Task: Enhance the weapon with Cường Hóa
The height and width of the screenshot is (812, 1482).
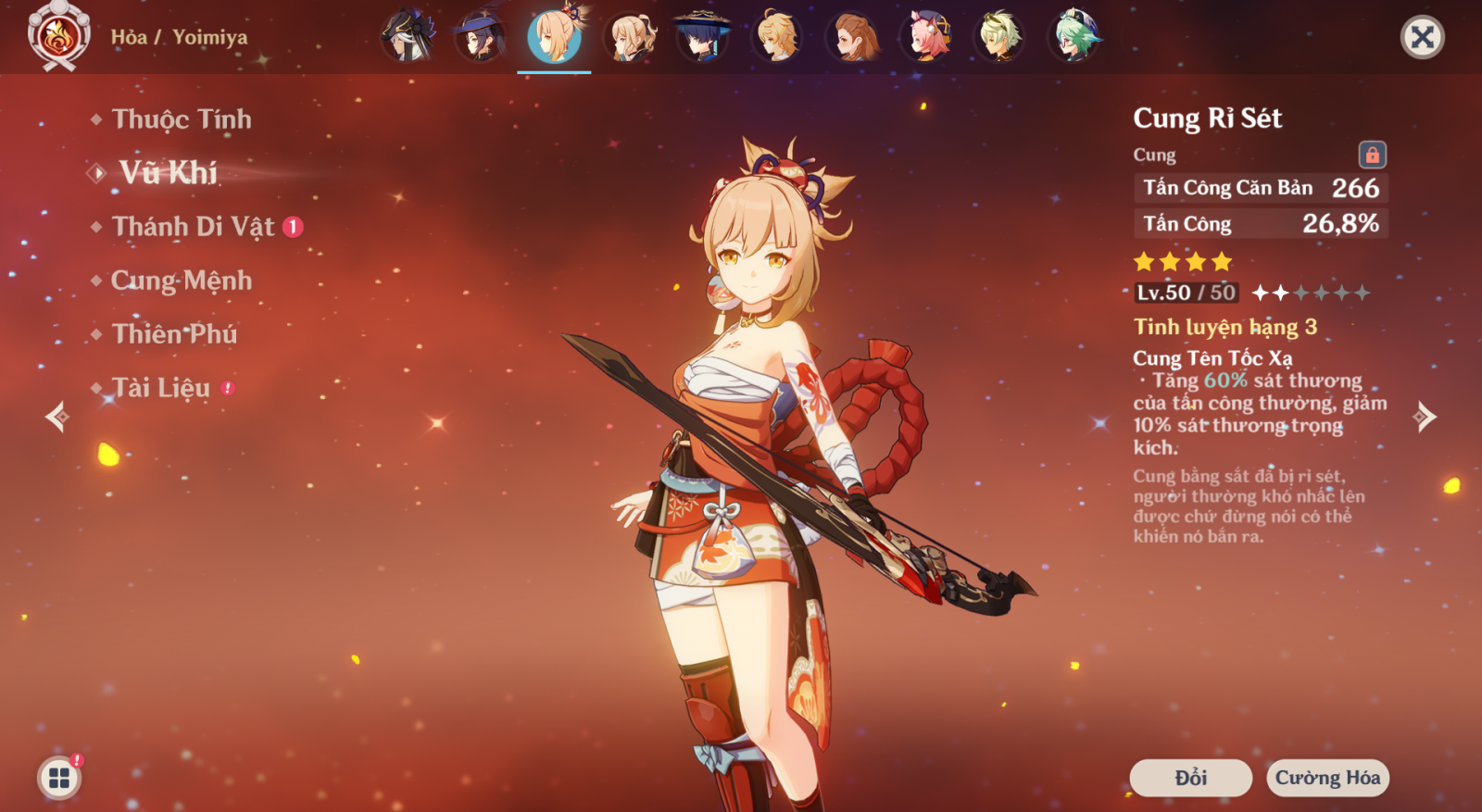Action: 1327,778
